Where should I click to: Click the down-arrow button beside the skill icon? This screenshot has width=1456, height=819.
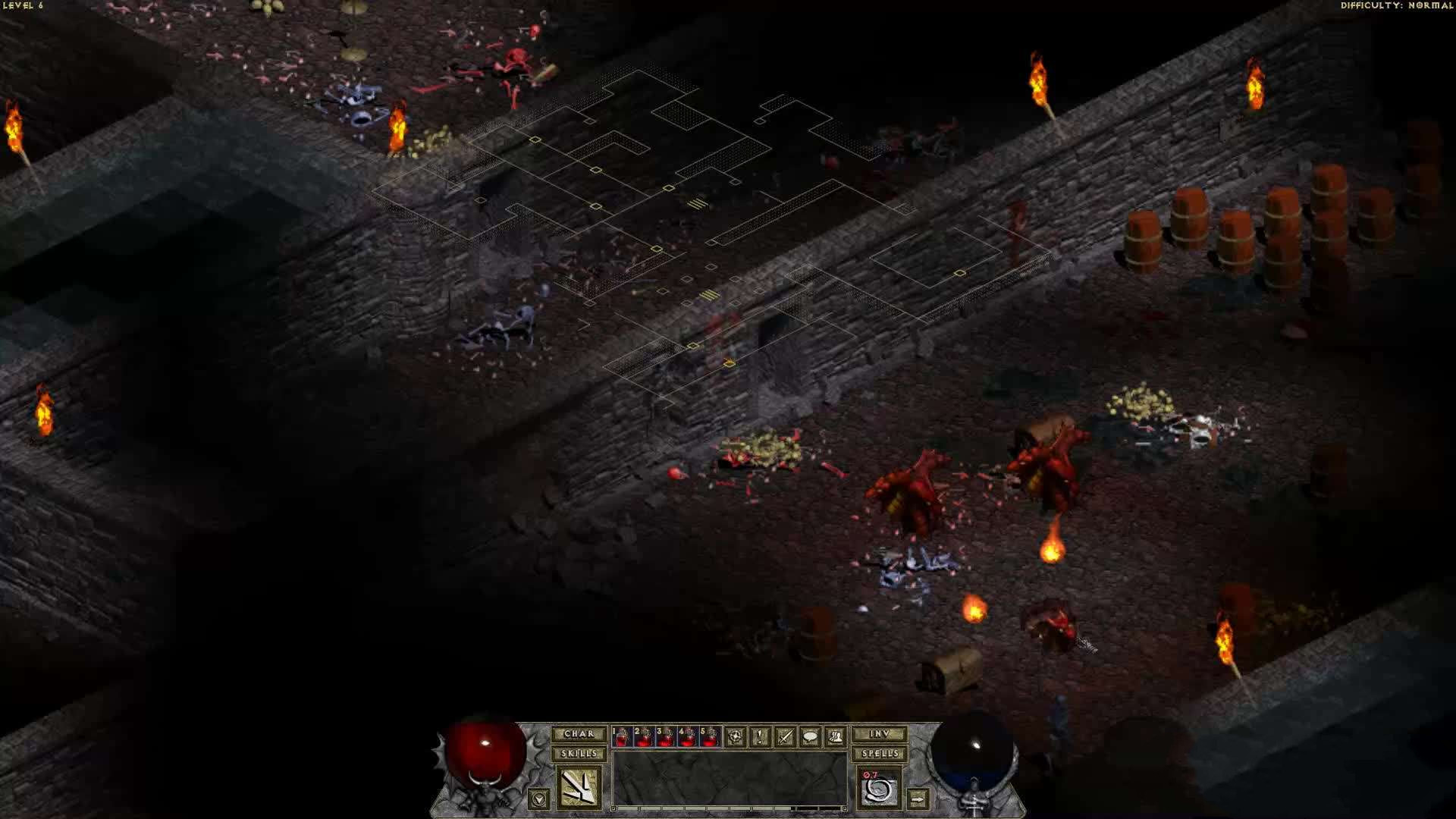click(x=539, y=799)
